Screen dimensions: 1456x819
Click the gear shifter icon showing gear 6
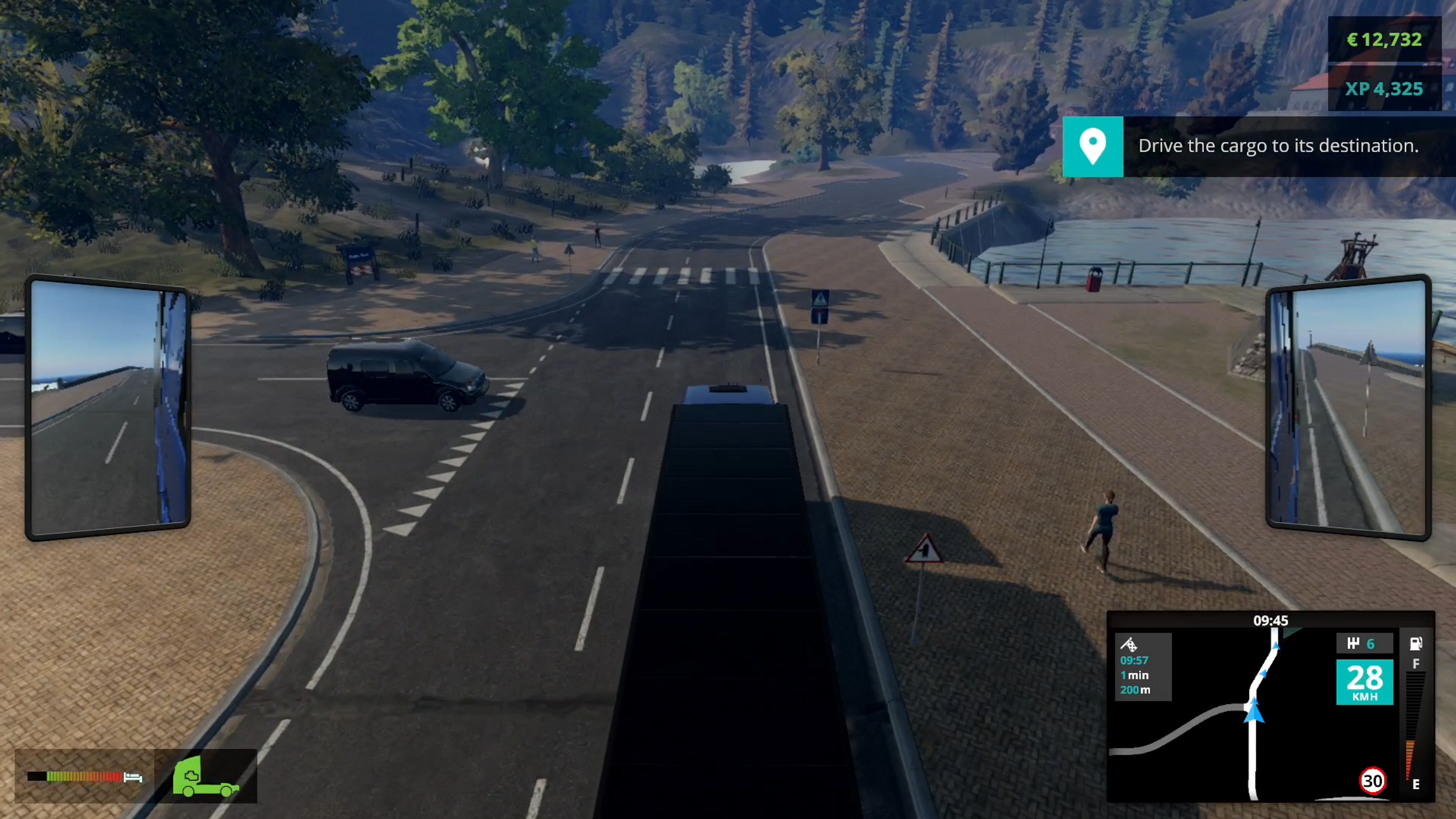click(x=1366, y=643)
